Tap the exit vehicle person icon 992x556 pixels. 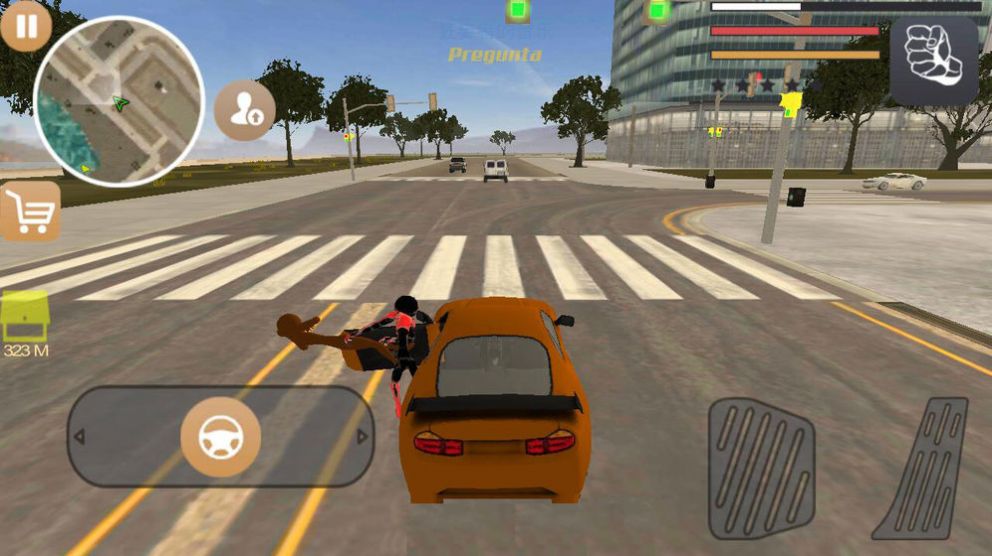coord(245,110)
